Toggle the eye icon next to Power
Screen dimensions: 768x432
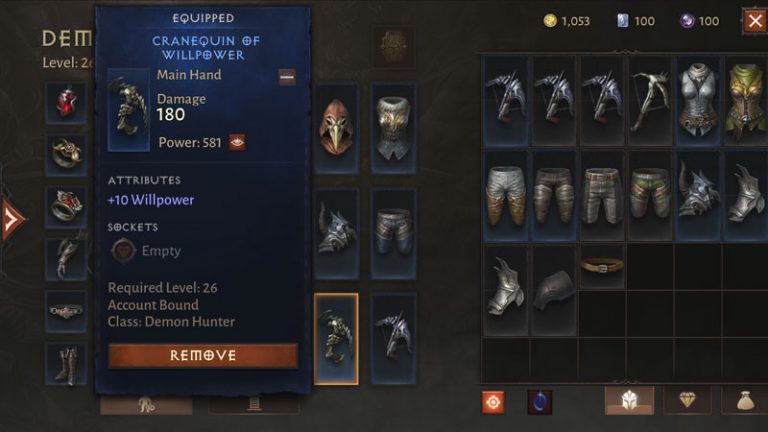[x=238, y=142]
